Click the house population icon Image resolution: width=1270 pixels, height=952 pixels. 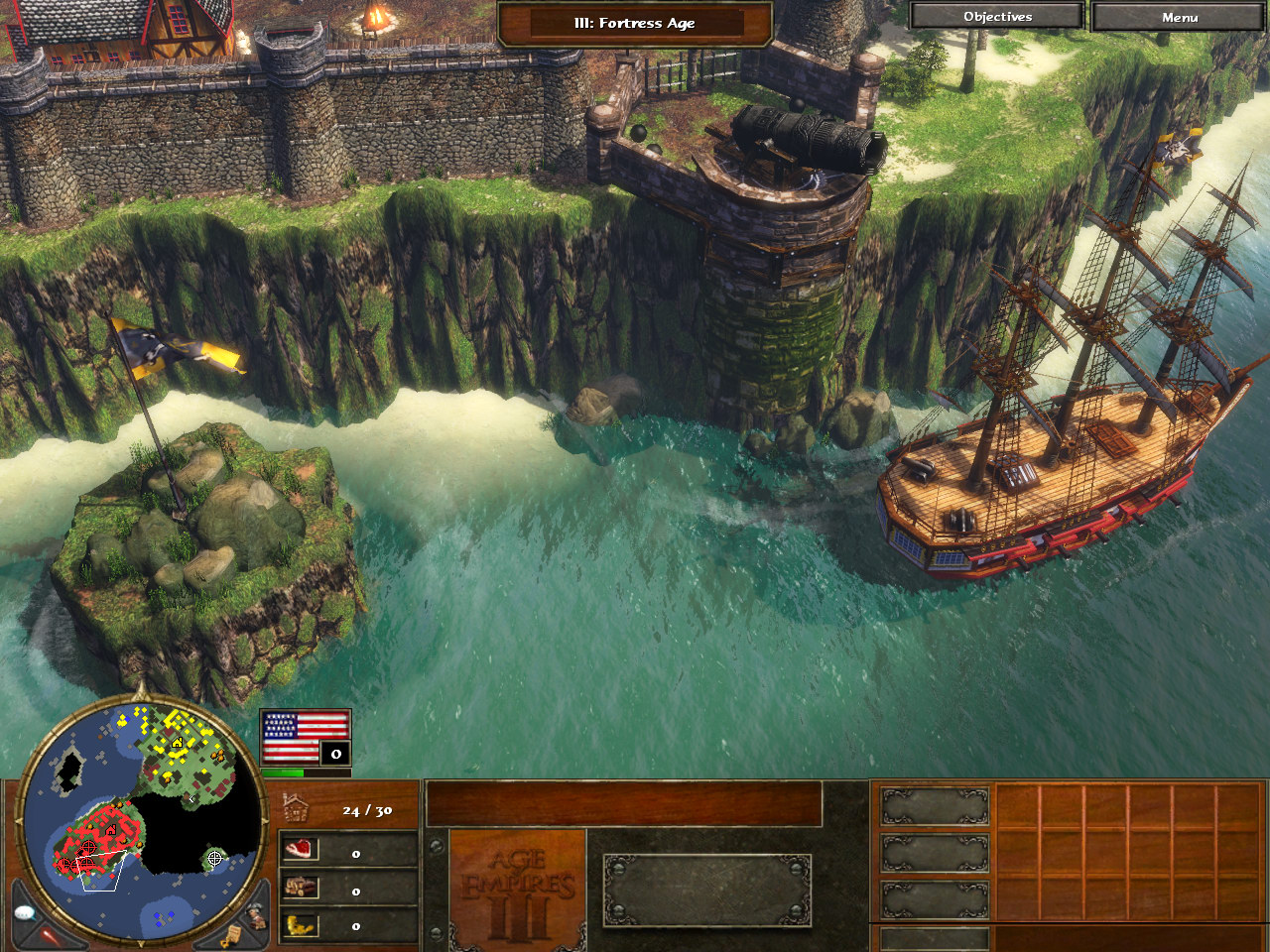tap(295, 809)
